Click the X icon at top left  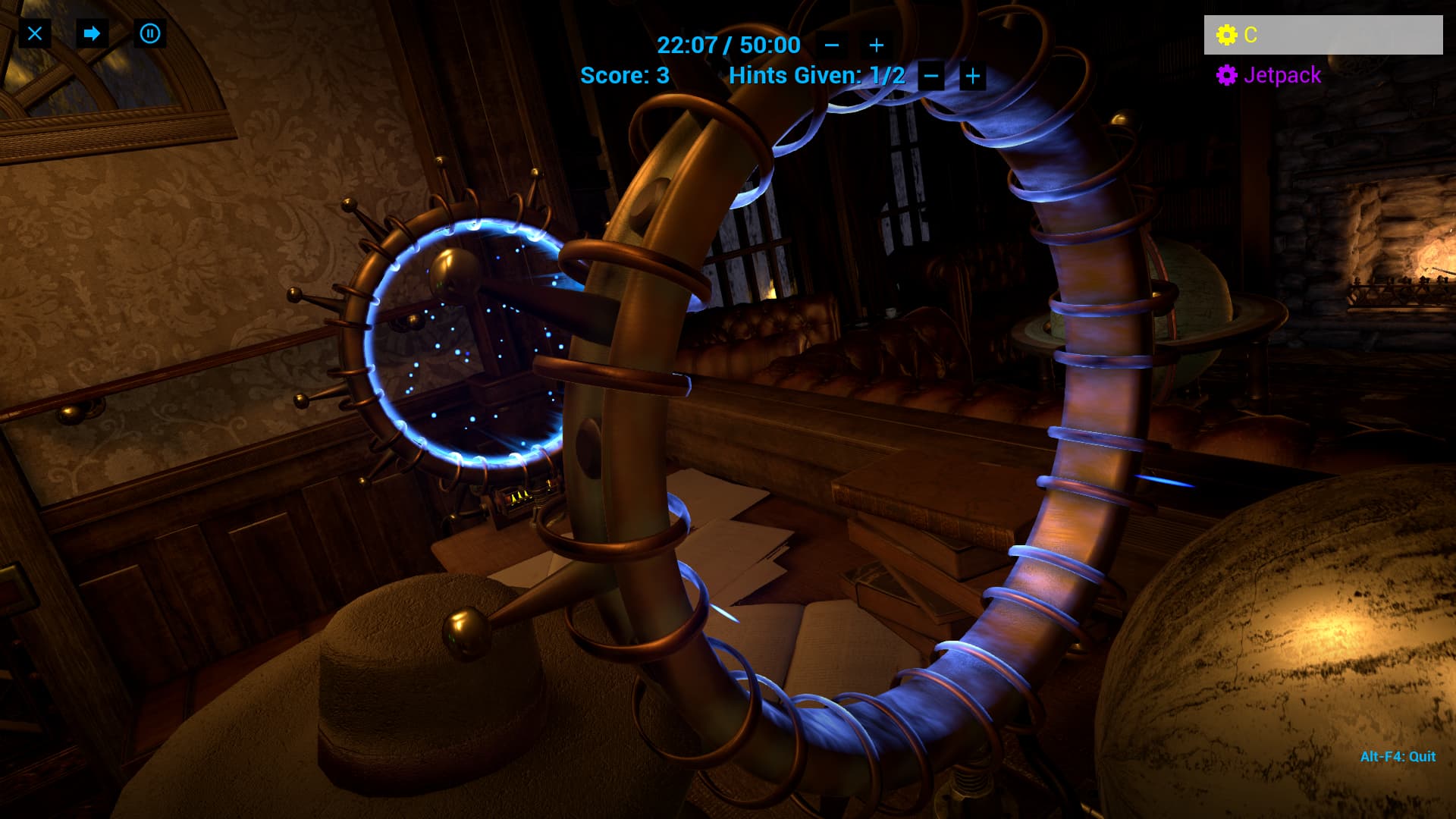34,33
